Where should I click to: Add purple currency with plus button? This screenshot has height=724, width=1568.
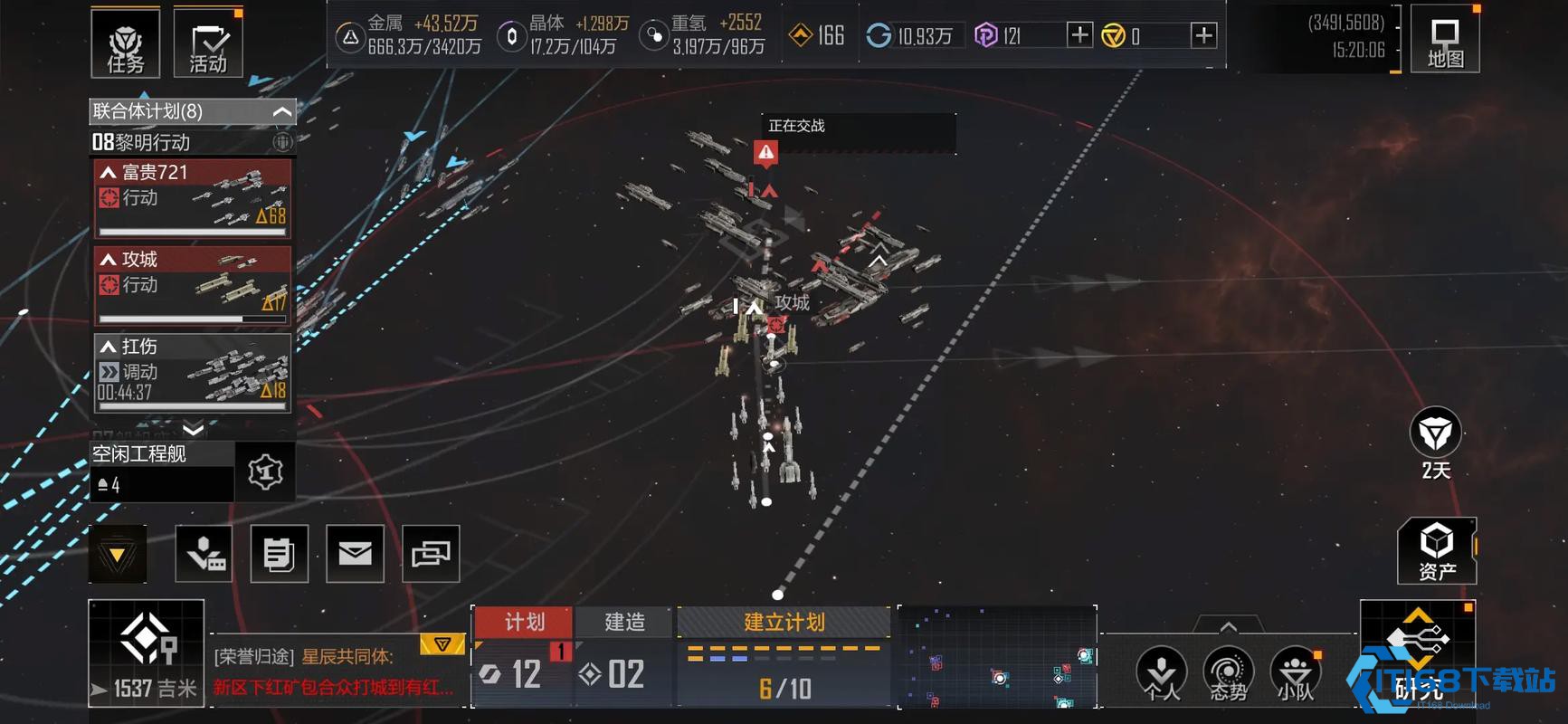click(x=1079, y=35)
